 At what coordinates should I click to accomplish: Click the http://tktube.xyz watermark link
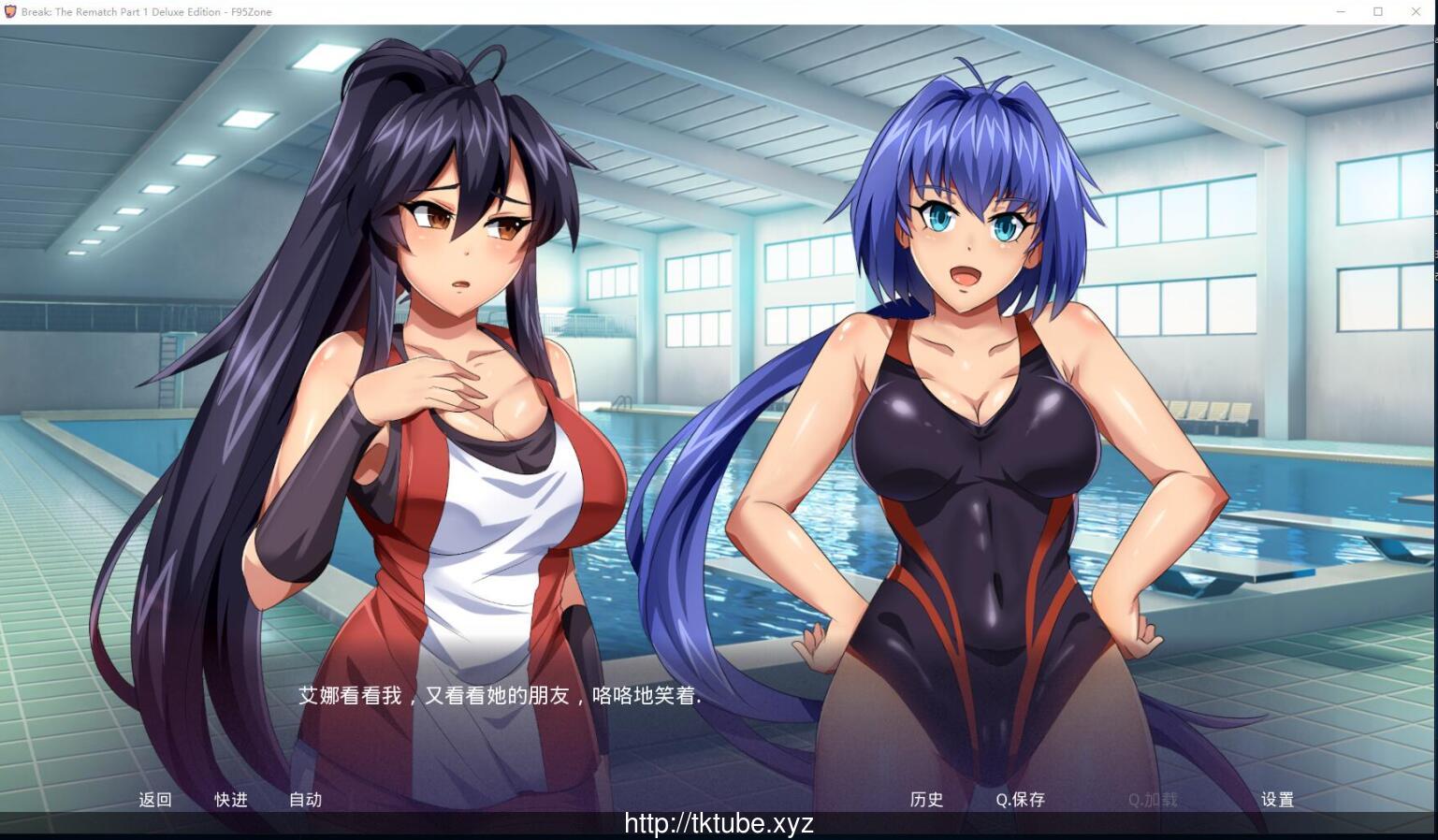click(719, 824)
